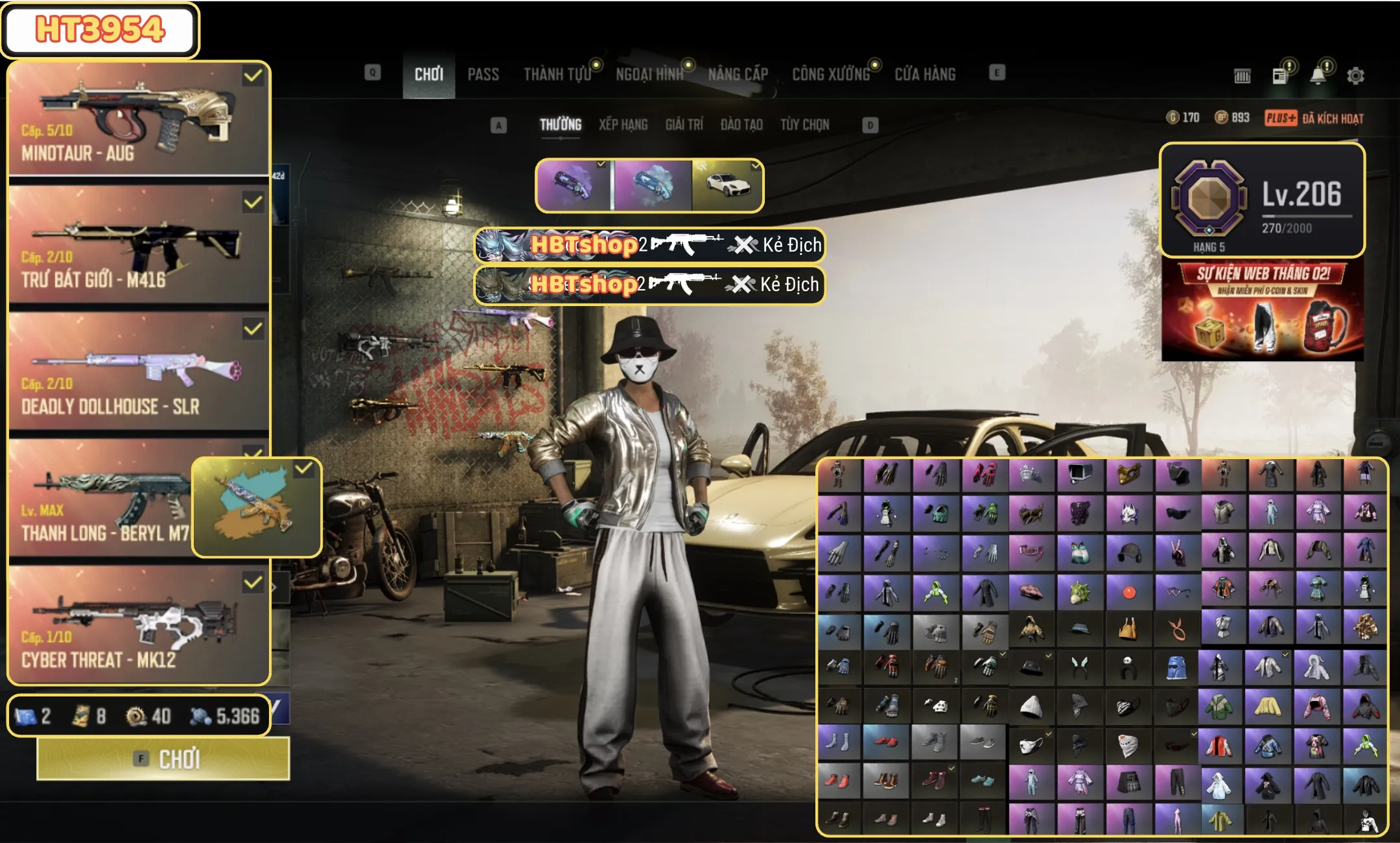Select the Deadly Dollhouse - SLR skin card
The height and width of the screenshot is (843, 1400).
tap(138, 372)
